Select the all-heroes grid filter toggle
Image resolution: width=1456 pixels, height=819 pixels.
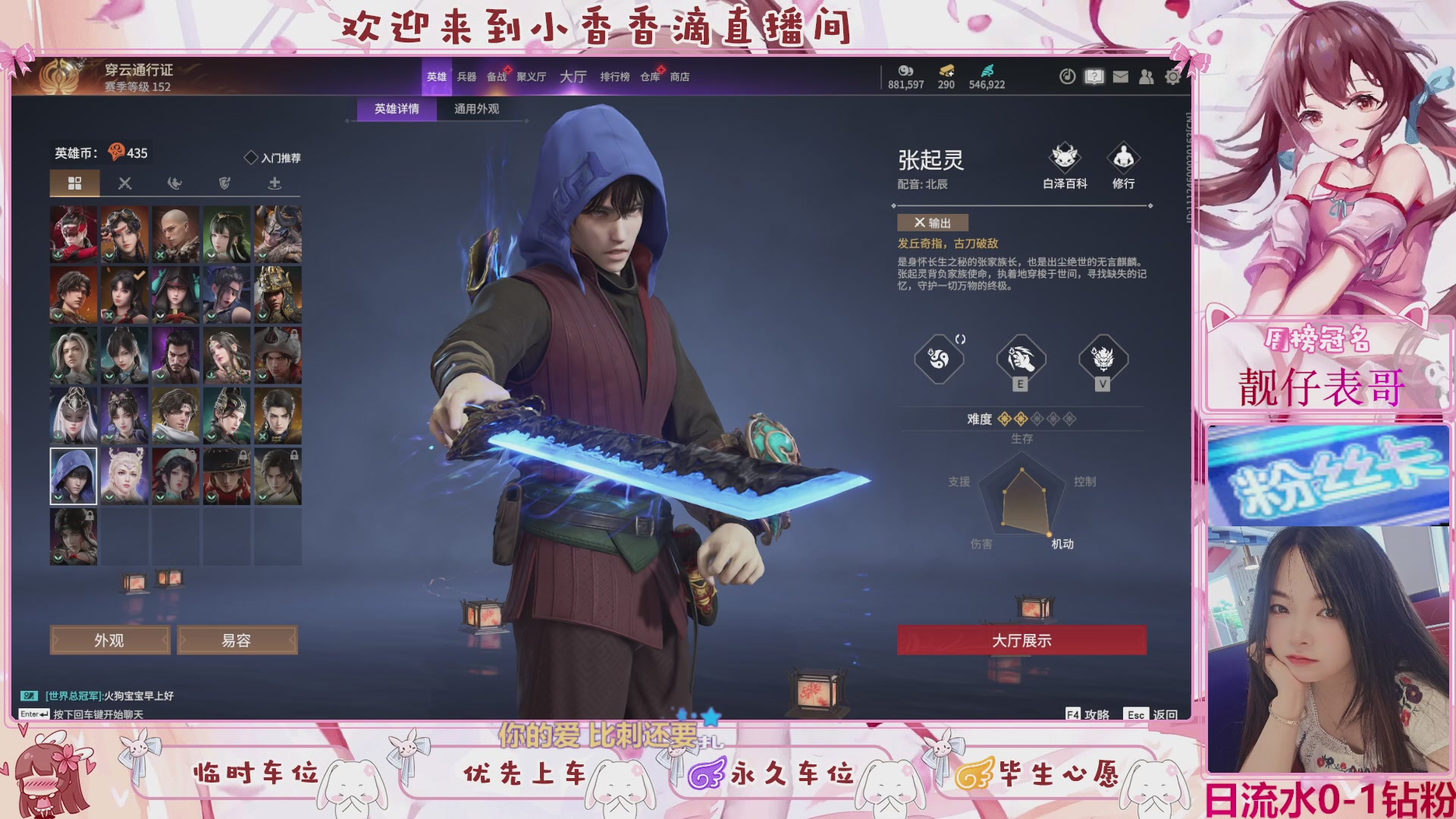(74, 183)
